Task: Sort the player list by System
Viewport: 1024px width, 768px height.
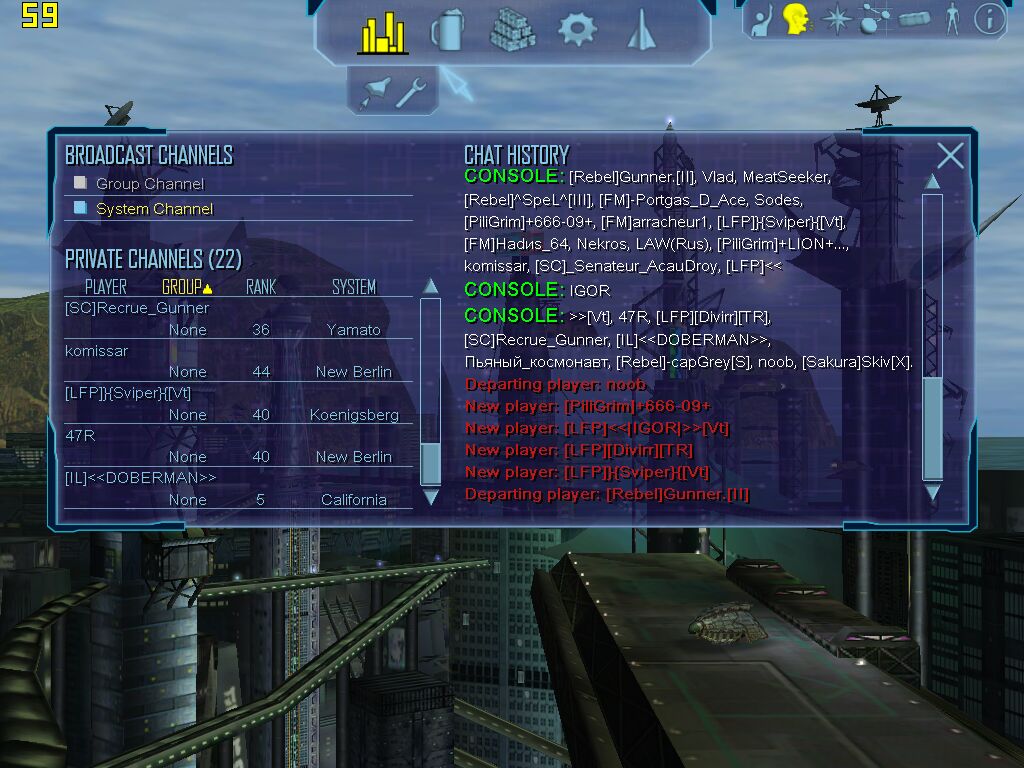Action: (354, 287)
